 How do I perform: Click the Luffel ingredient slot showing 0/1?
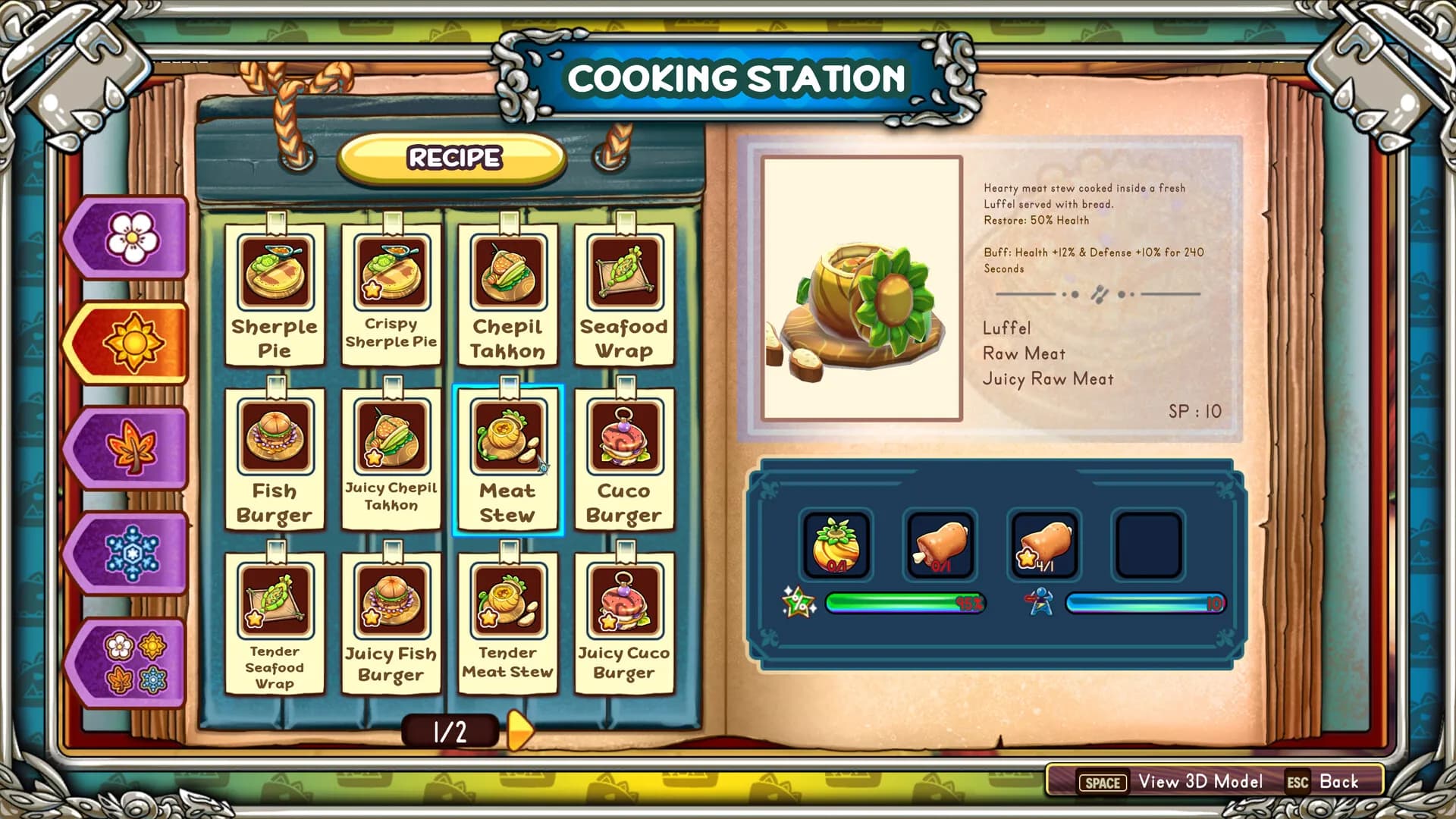tap(836, 544)
